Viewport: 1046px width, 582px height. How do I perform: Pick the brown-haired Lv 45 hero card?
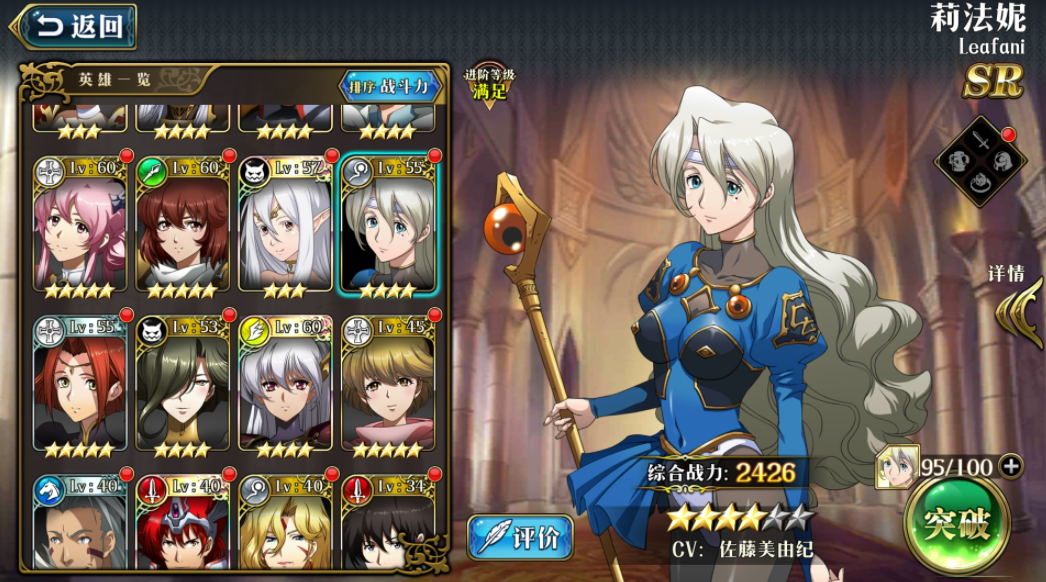pyautogui.click(x=388, y=386)
